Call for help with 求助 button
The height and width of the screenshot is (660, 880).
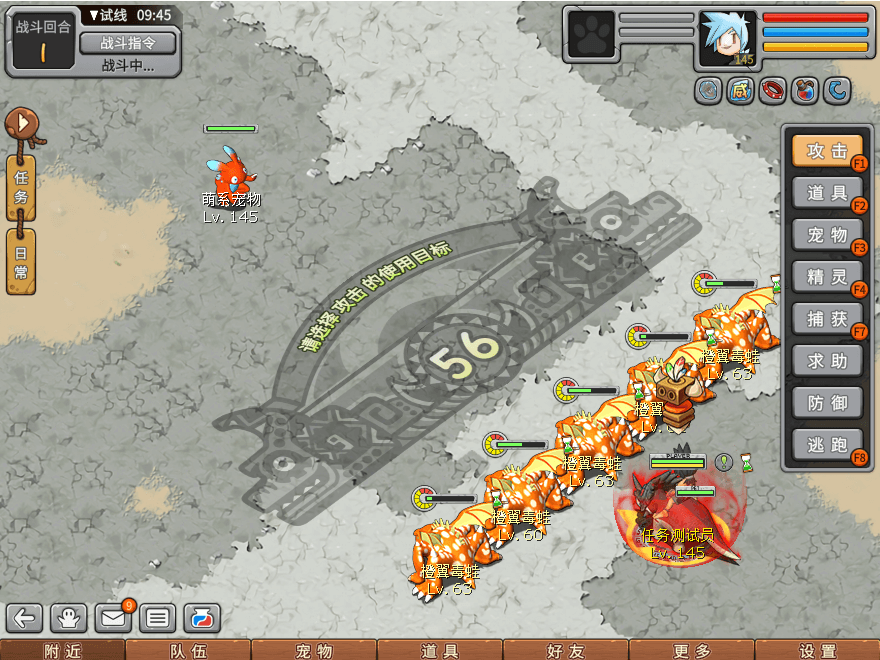pos(827,361)
